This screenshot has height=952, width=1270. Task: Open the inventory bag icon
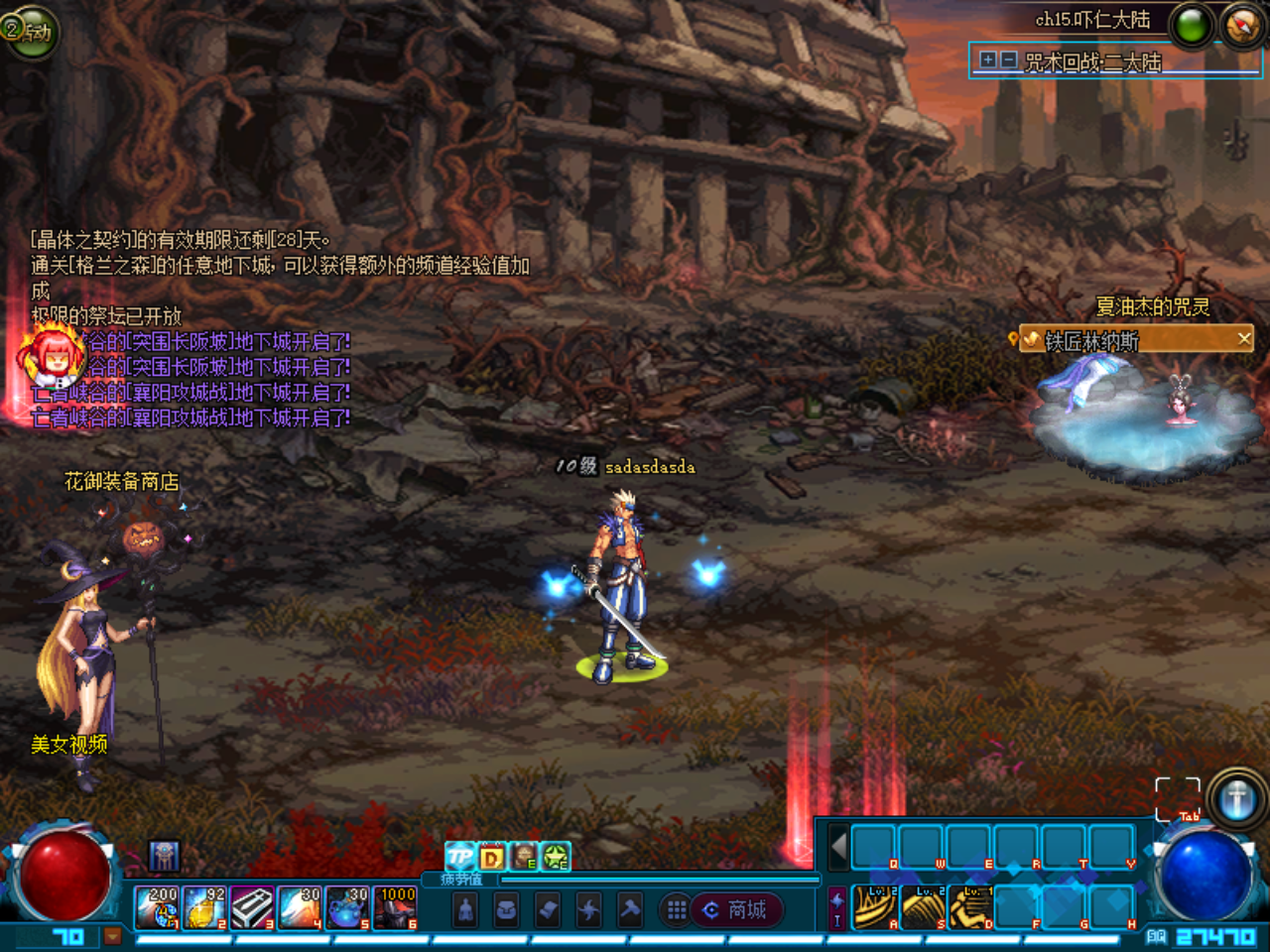pos(505,909)
